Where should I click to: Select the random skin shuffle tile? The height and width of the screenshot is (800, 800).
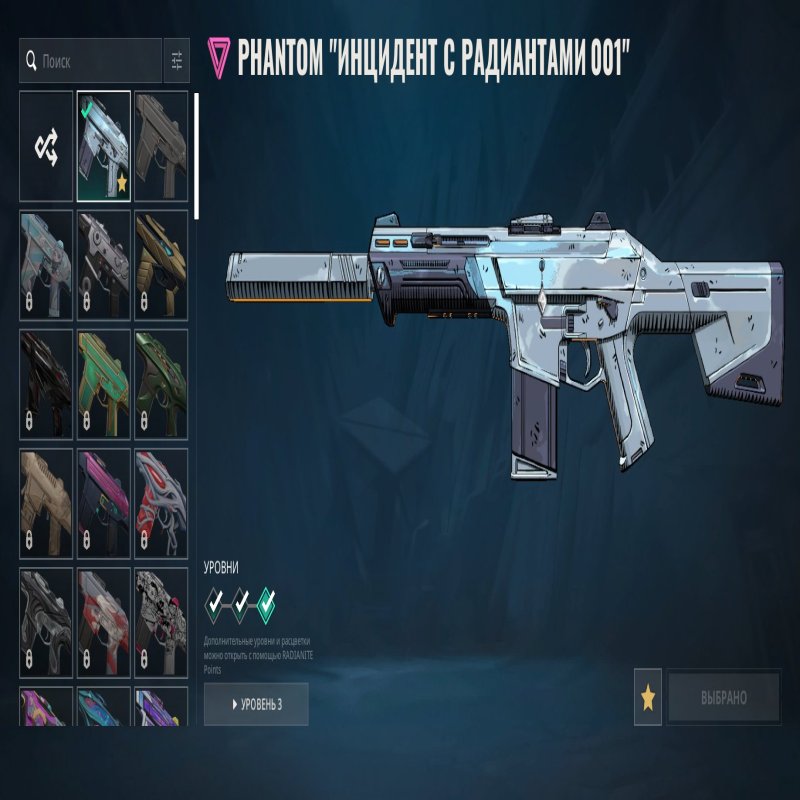coord(46,147)
